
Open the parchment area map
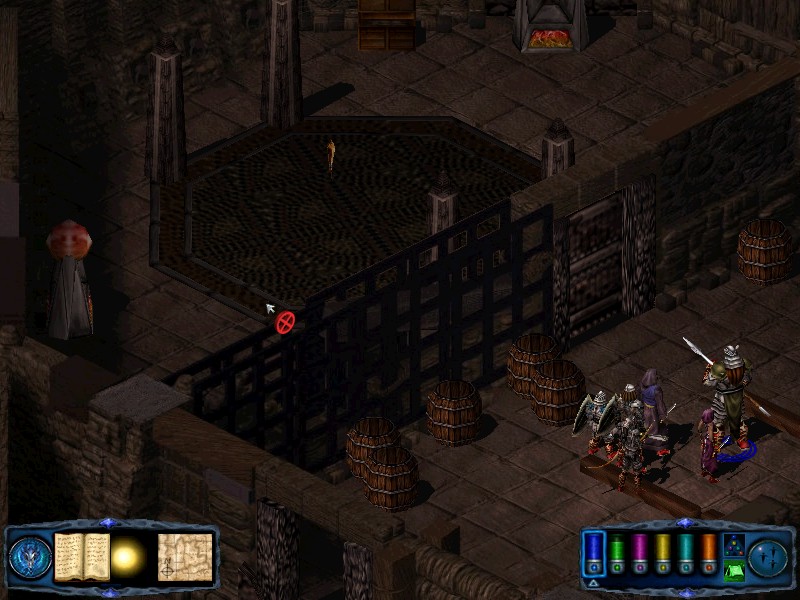185,557
